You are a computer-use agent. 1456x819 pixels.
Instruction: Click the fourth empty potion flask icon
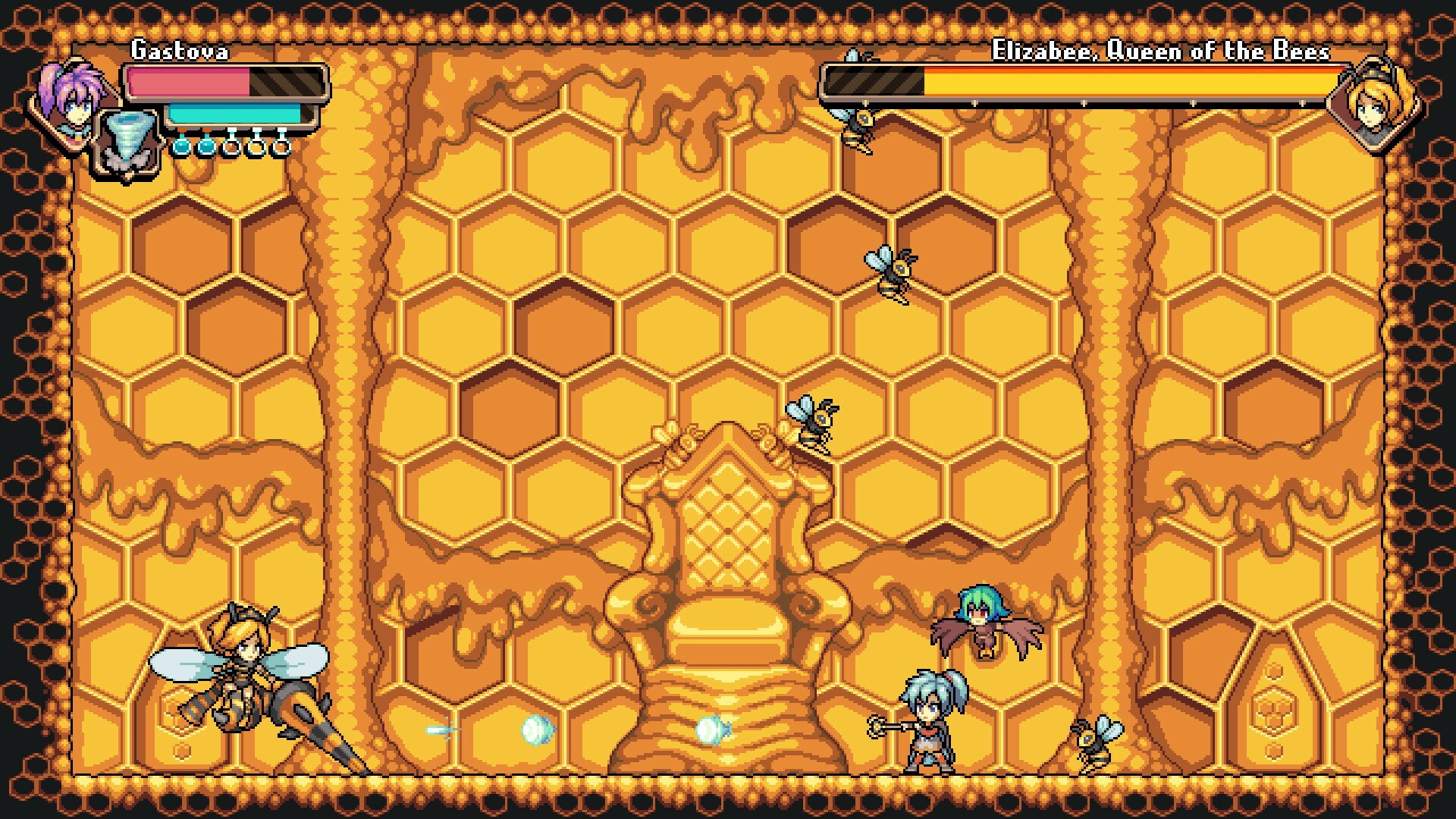(x=256, y=147)
